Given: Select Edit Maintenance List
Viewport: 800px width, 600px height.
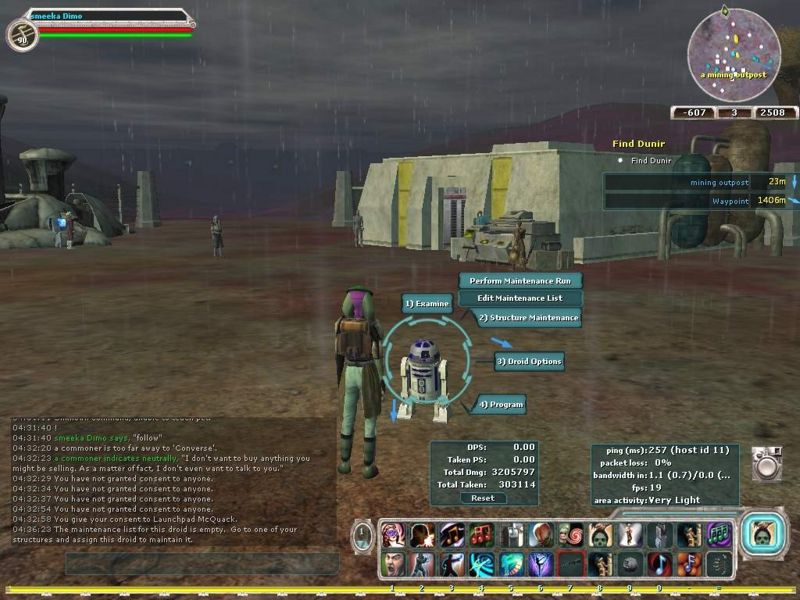Looking at the screenshot, I should pyautogui.click(x=519, y=298).
